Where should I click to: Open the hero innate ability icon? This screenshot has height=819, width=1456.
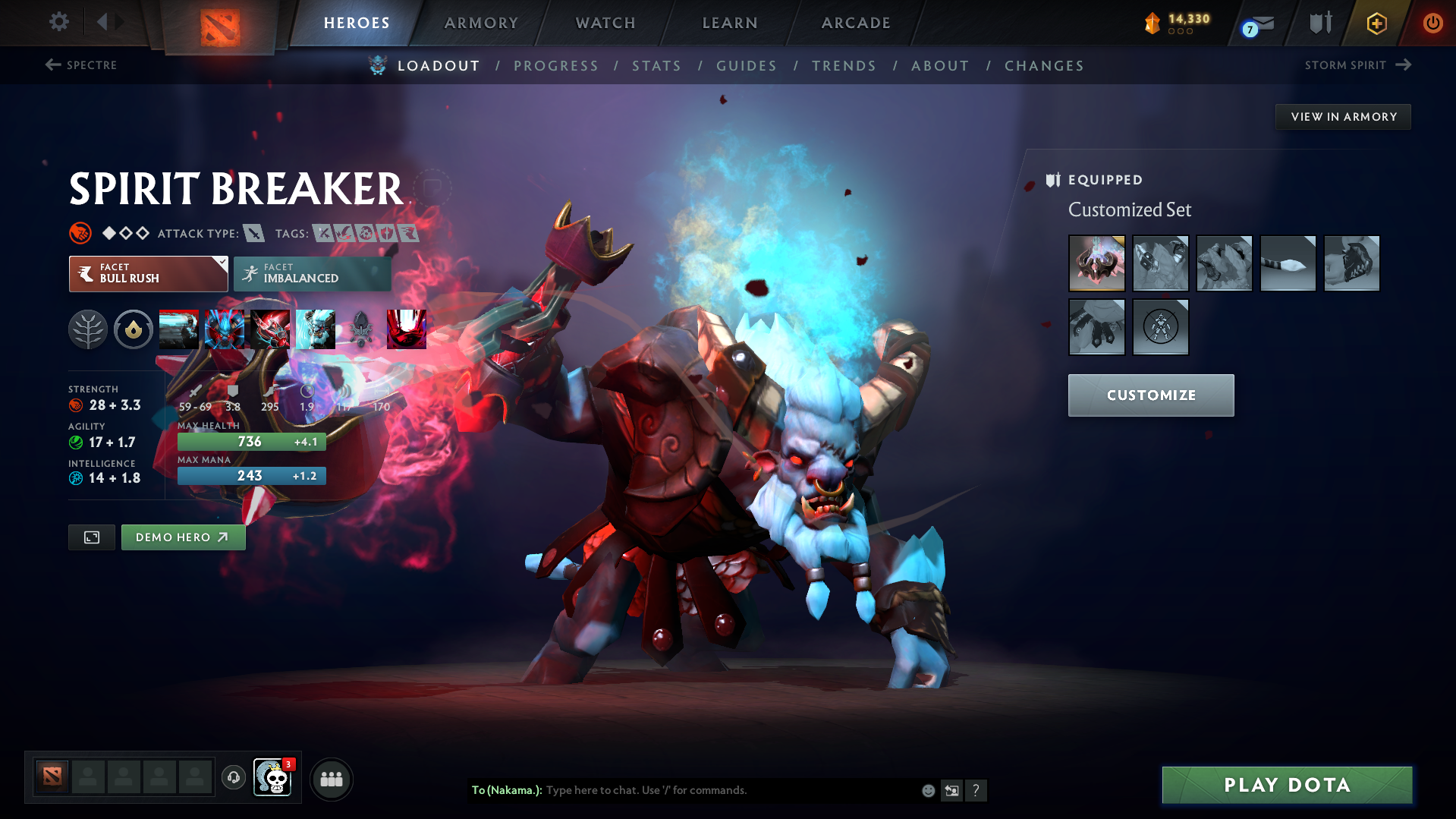pyautogui.click(x=134, y=329)
